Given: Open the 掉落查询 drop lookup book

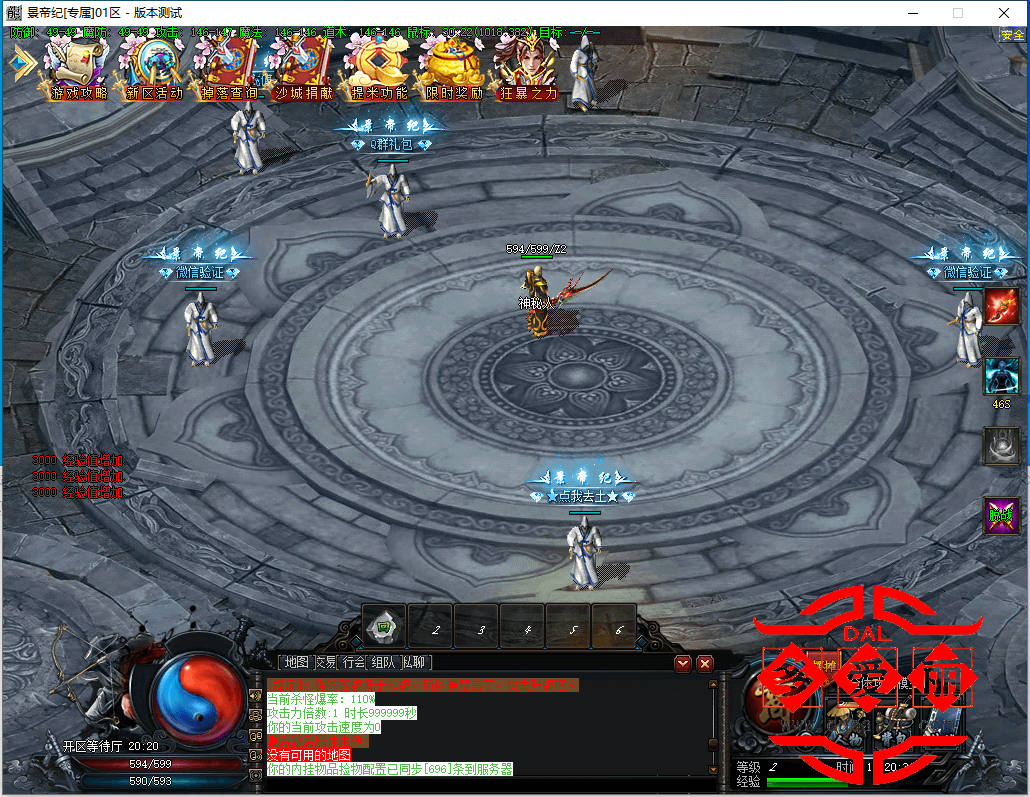Looking at the screenshot, I should coord(228,68).
